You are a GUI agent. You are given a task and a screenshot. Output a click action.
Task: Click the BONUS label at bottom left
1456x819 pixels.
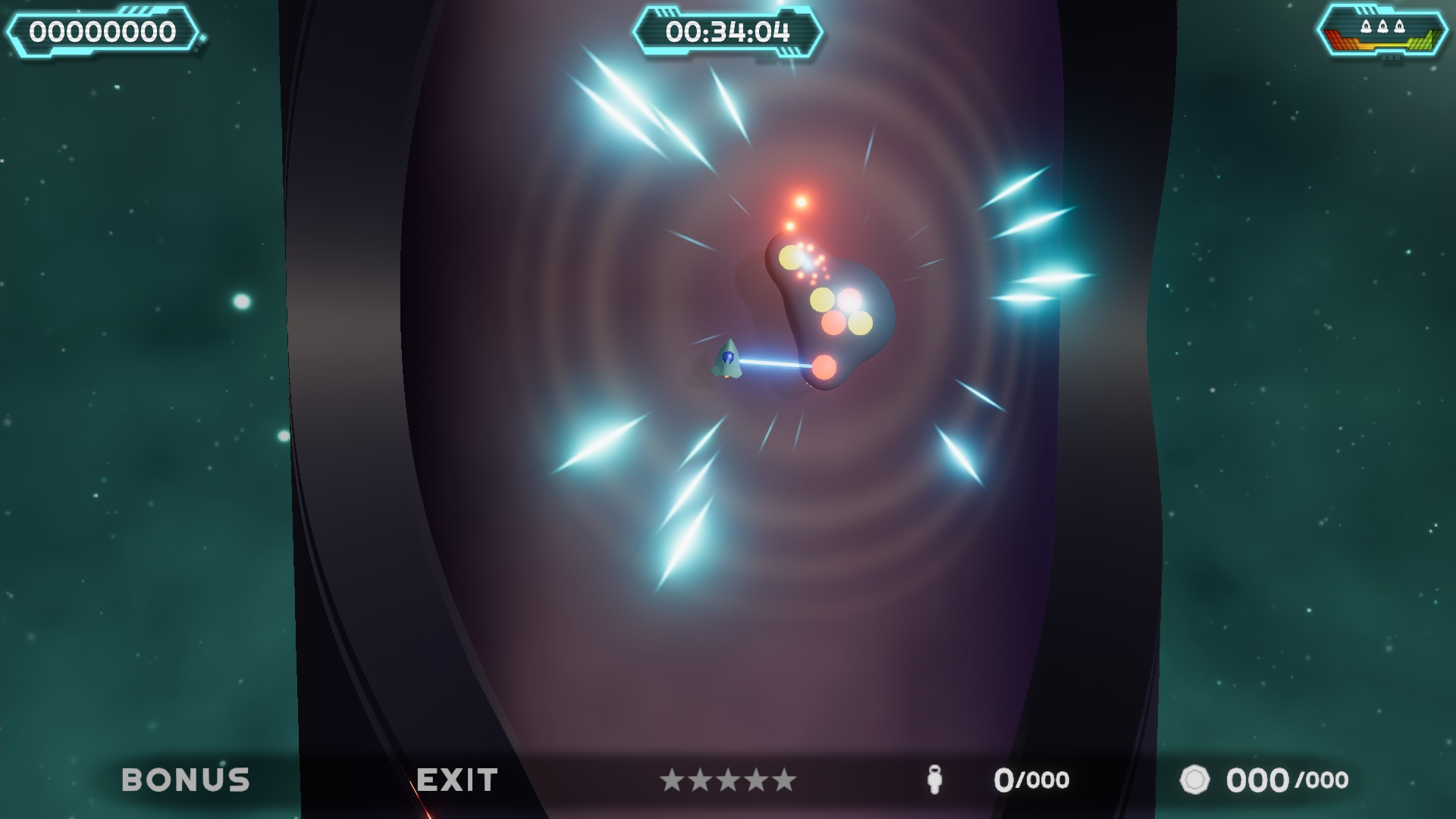coord(187,779)
